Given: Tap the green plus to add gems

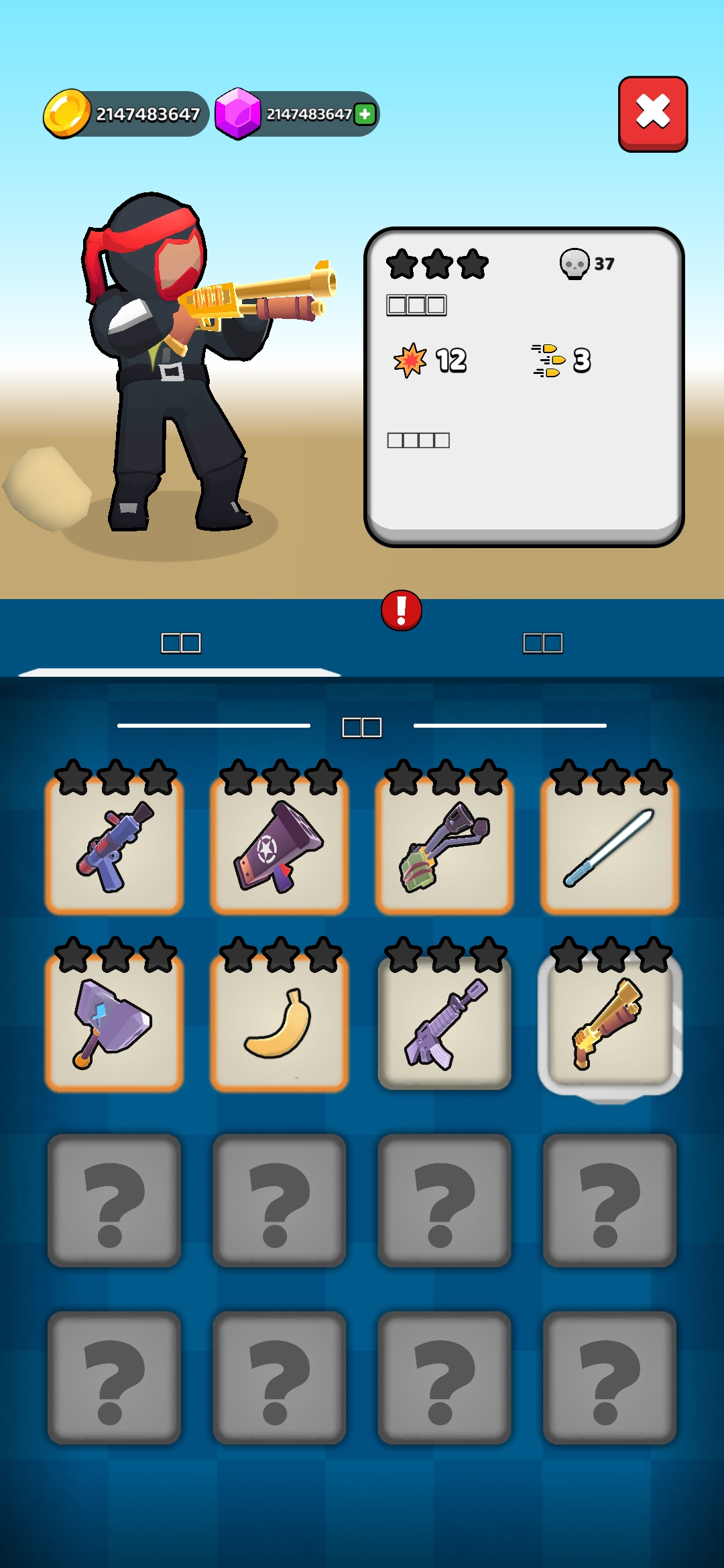Looking at the screenshot, I should tap(365, 114).
